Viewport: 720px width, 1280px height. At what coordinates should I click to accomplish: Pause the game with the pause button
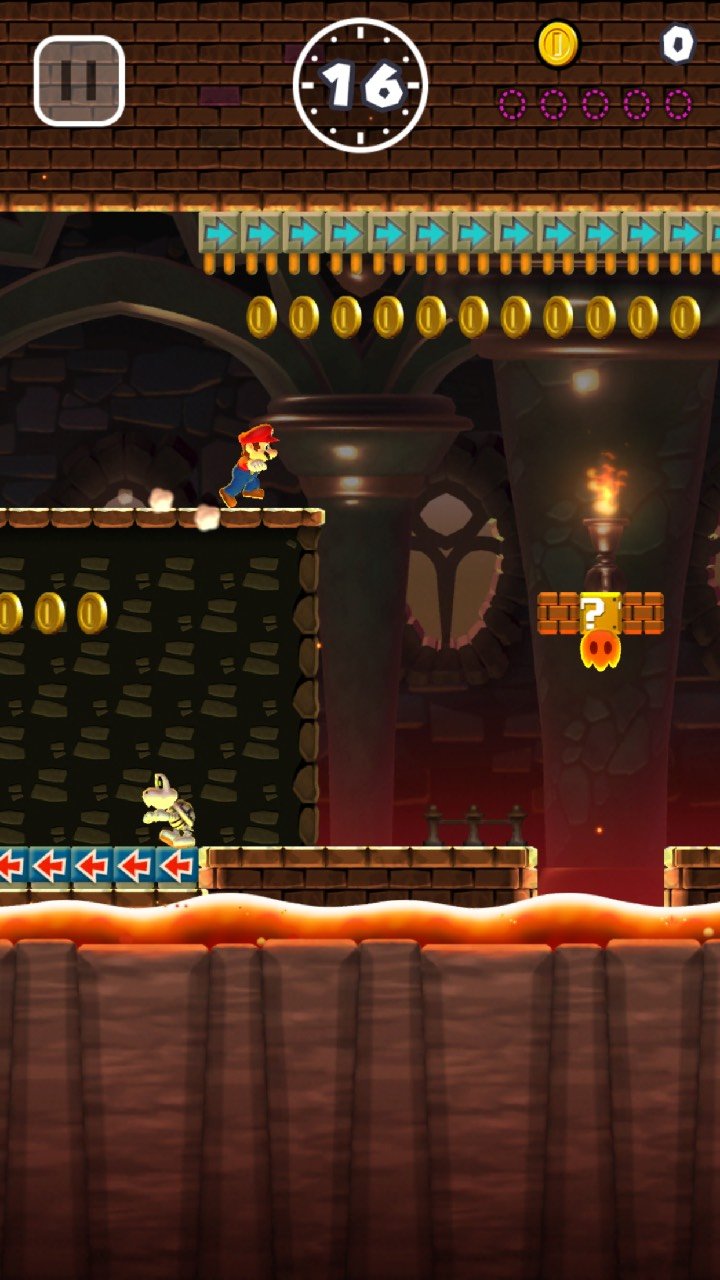pos(79,81)
